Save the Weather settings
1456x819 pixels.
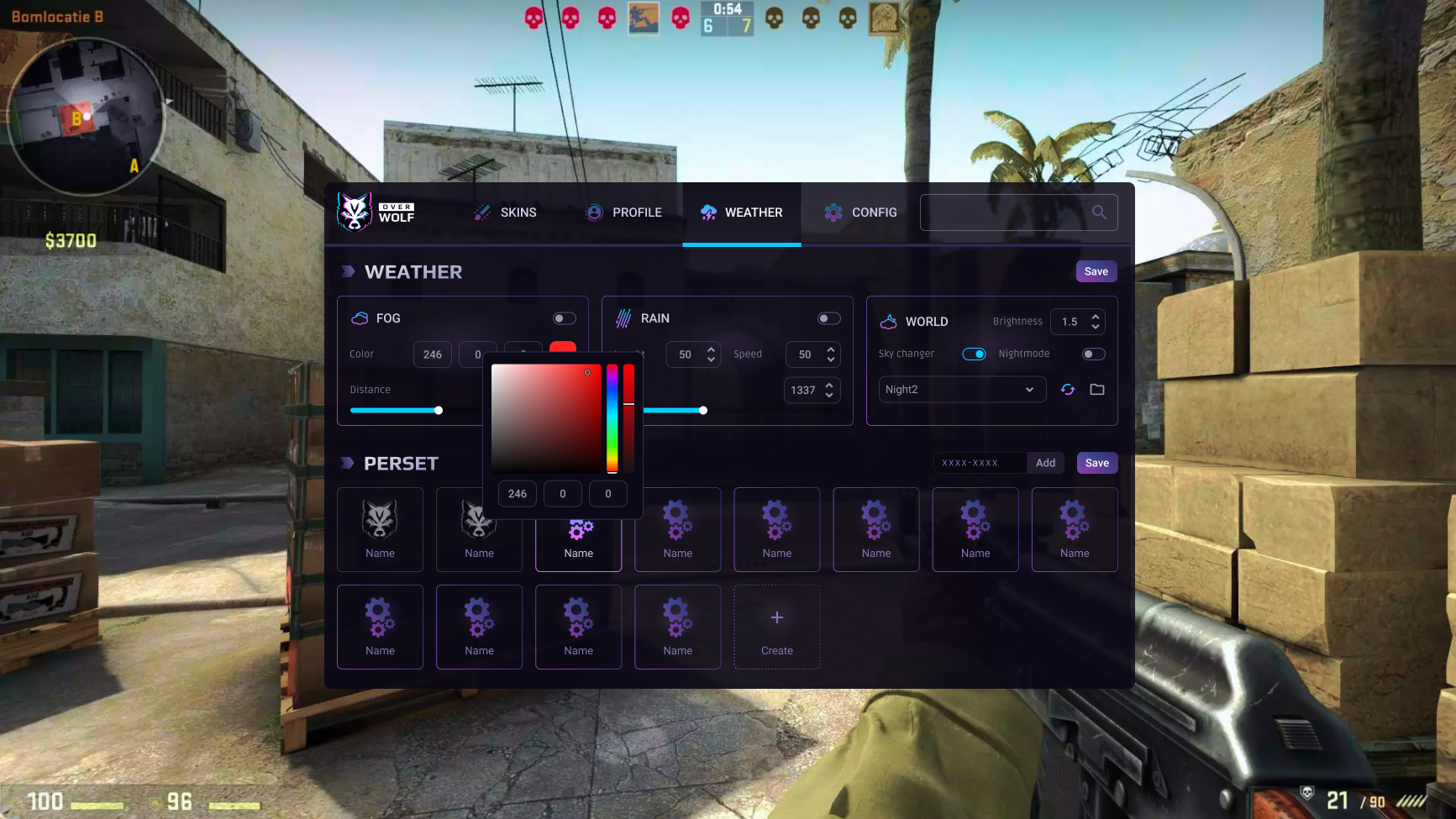1096,271
